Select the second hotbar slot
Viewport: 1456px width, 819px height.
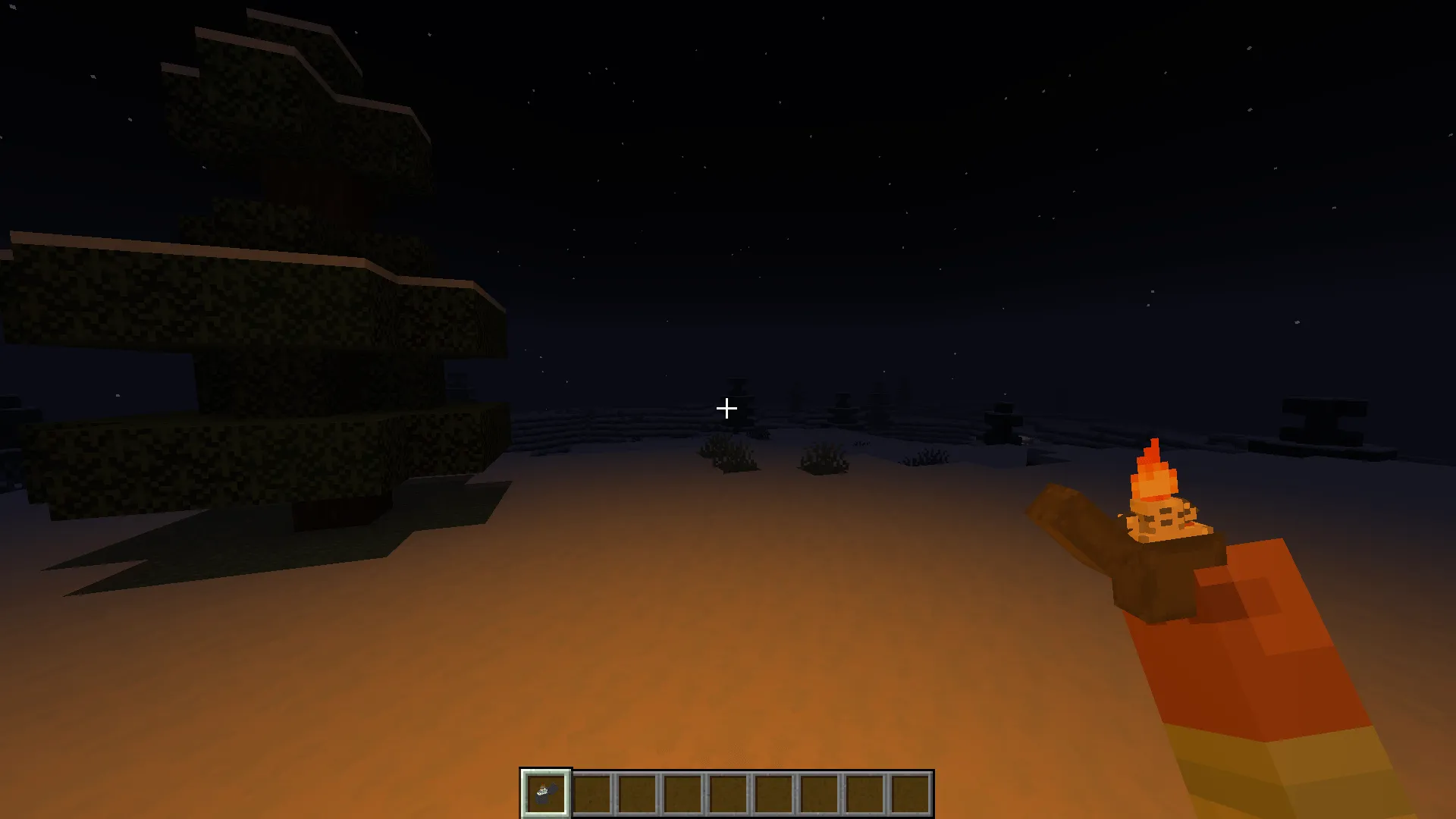click(589, 793)
